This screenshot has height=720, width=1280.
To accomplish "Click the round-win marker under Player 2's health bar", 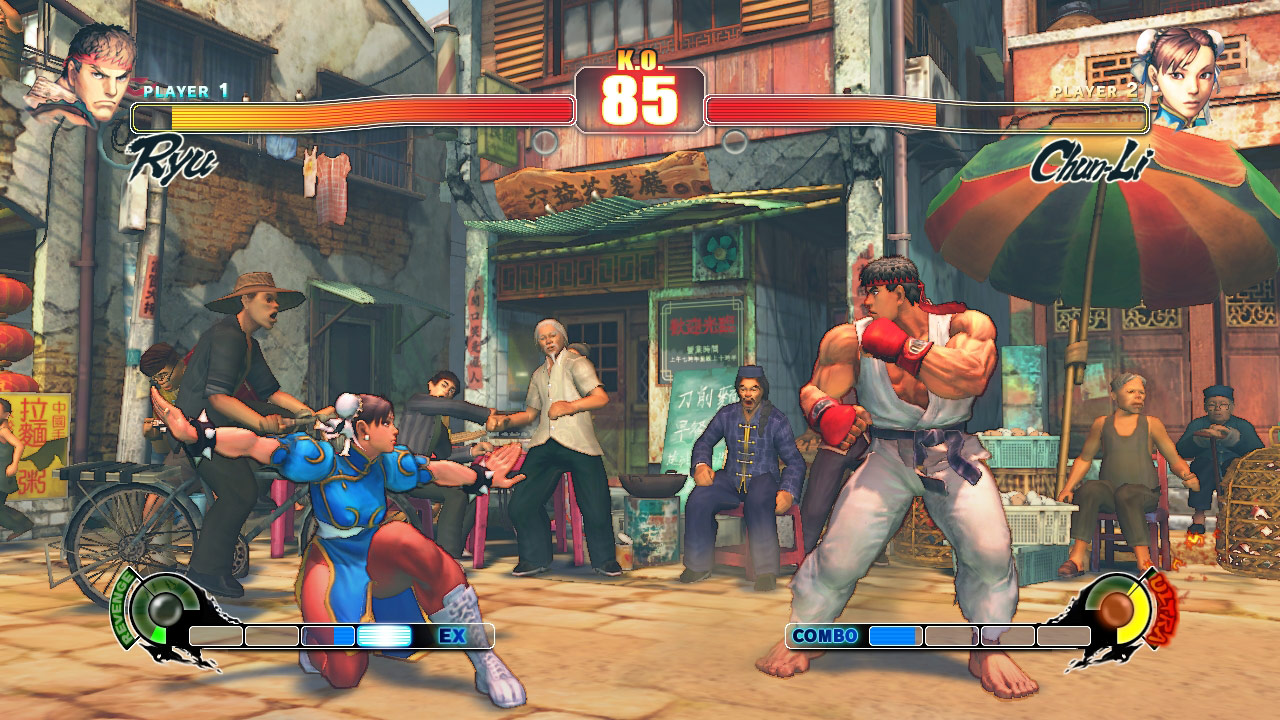I will pos(734,140).
